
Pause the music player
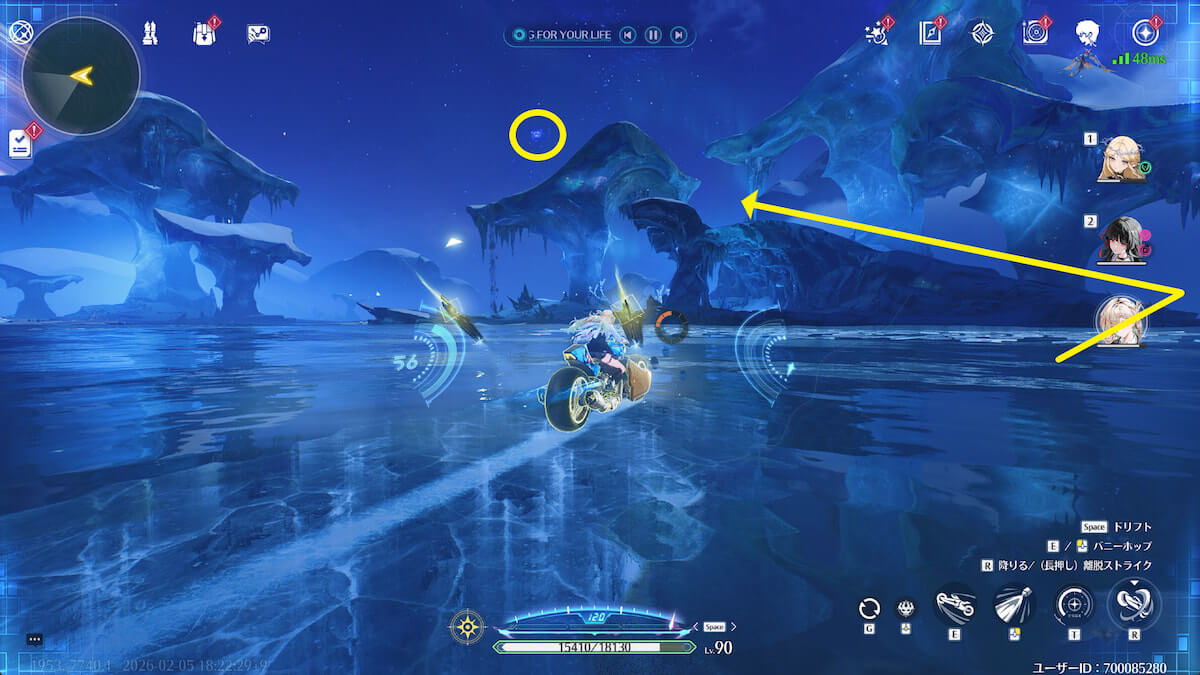[x=652, y=35]
